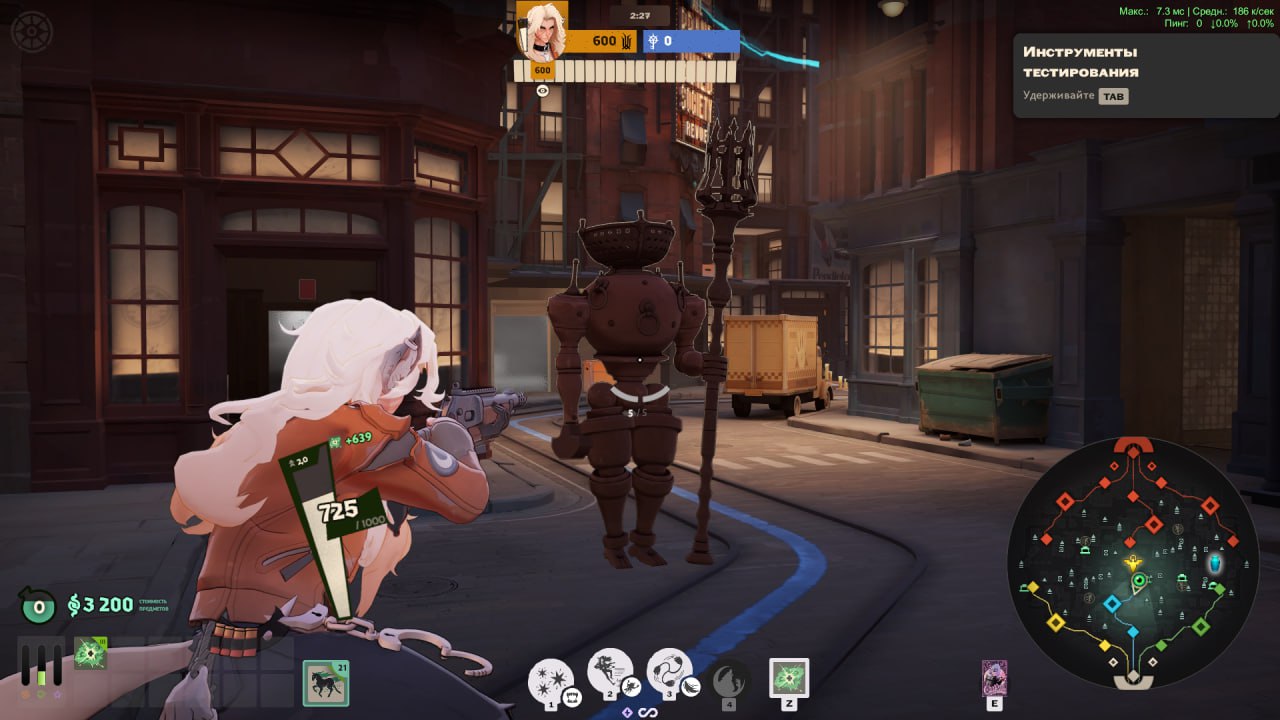The image size is (1280, 720).
Task: Activate the three-starburst ability
Action: pos(551,680)
